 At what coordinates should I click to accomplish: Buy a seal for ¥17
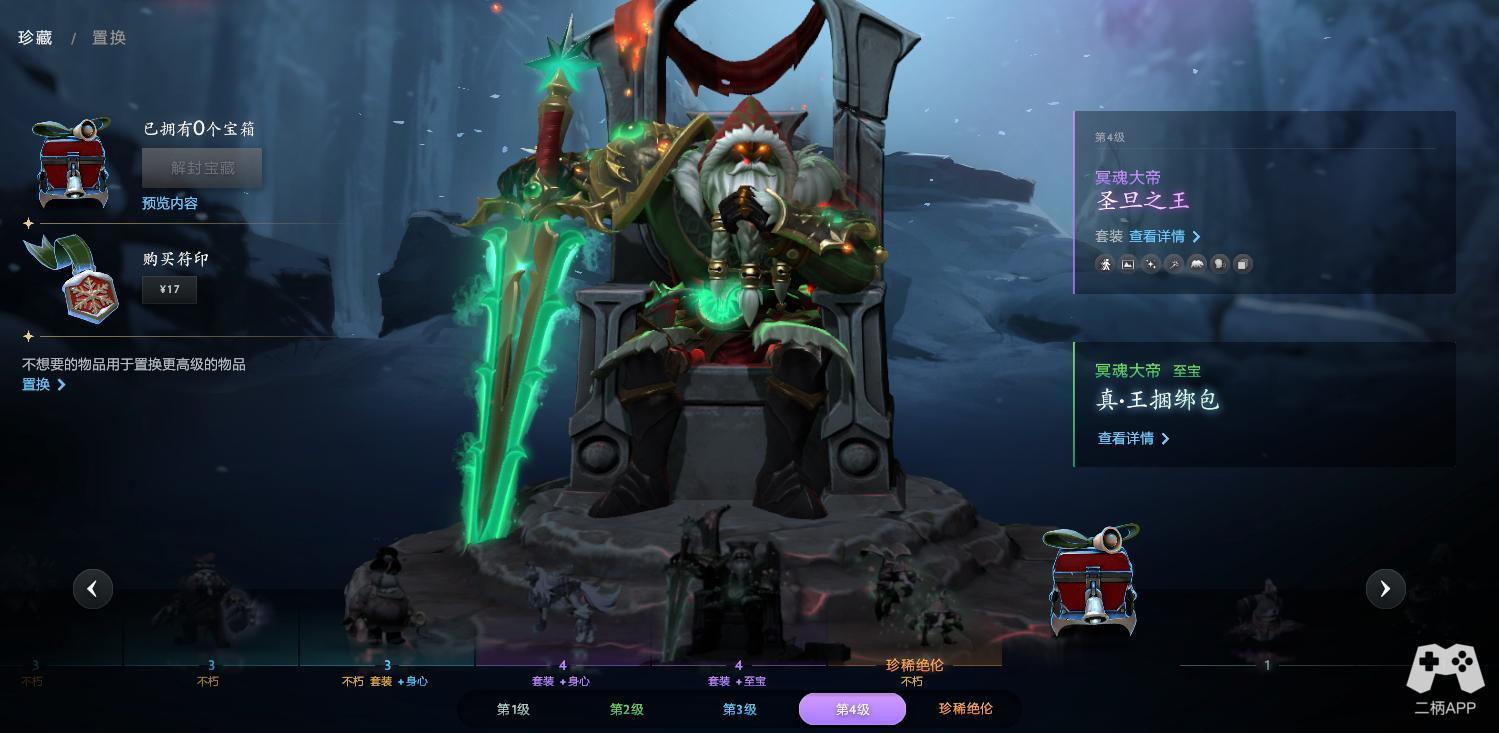(x=169, y=290)
